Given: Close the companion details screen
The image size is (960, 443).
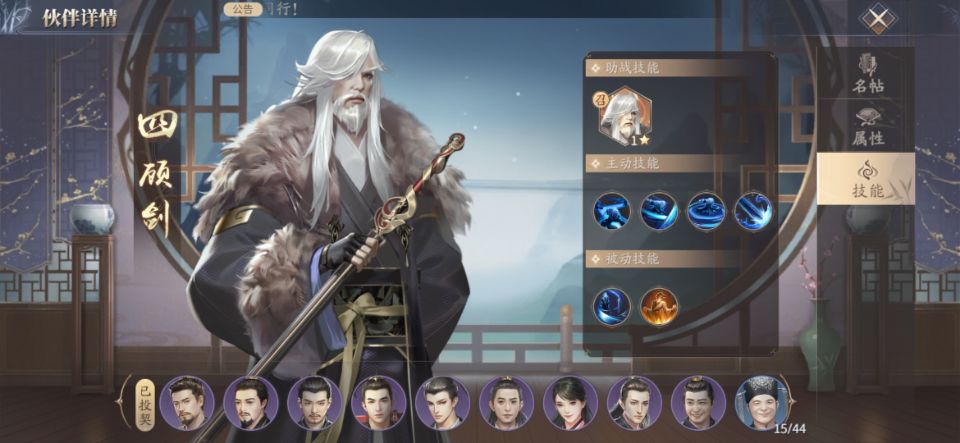Looking at the screenshot, I should 877,19.
